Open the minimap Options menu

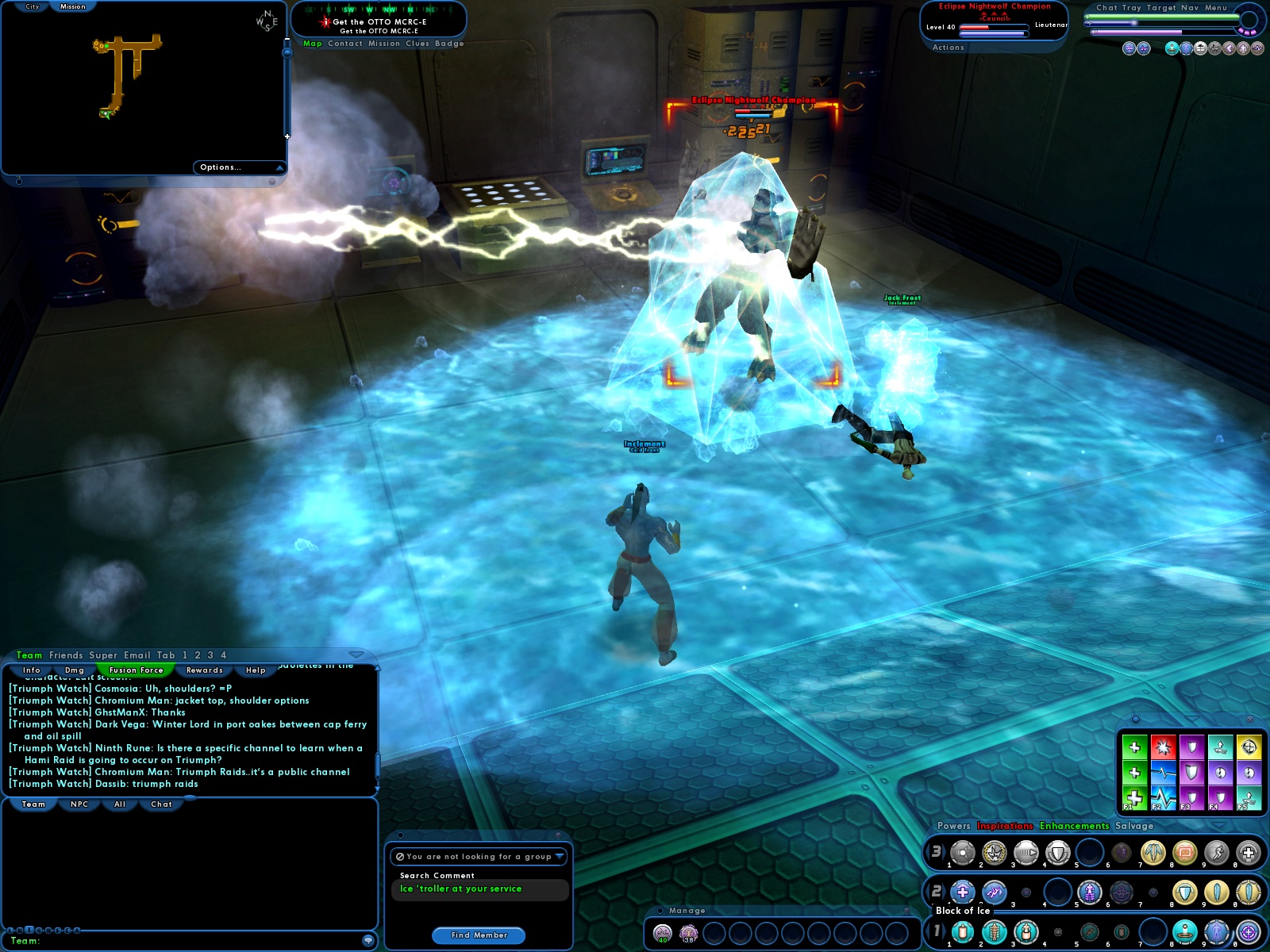pos(220,167)
